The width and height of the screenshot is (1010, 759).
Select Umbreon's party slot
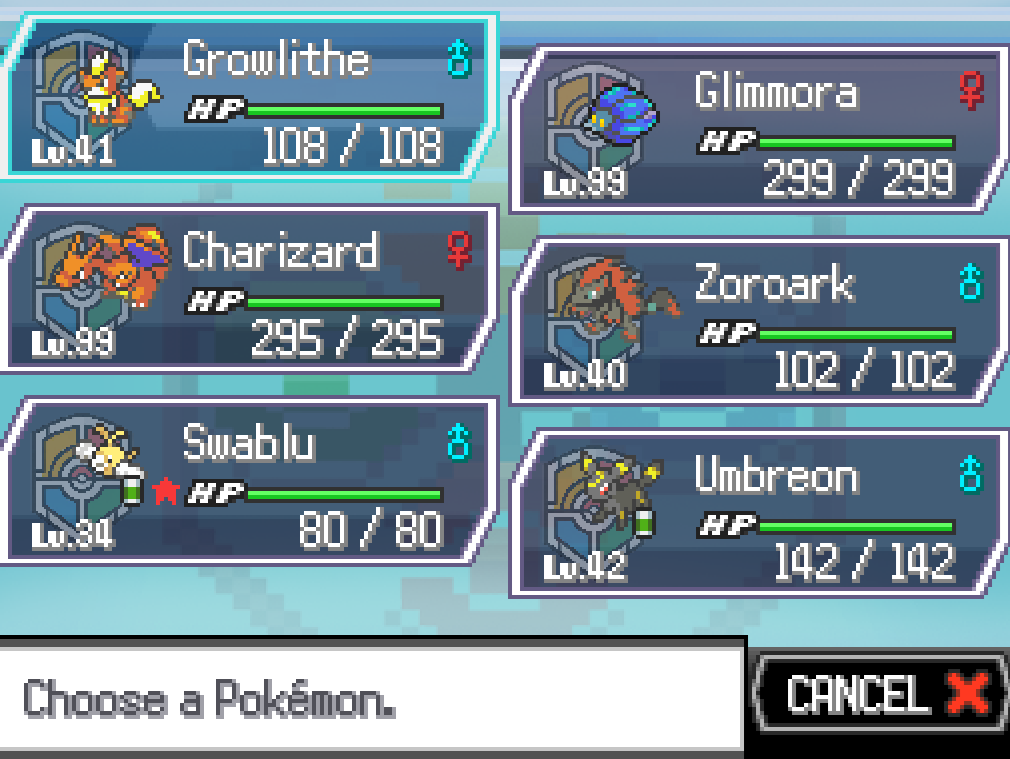(760, 514)
